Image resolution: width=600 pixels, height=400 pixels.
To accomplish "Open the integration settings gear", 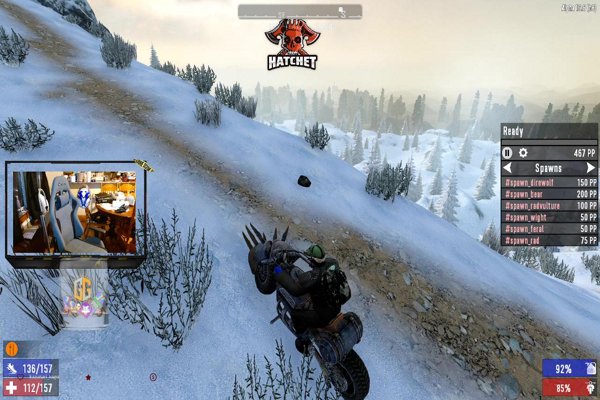I will point(522,153).
